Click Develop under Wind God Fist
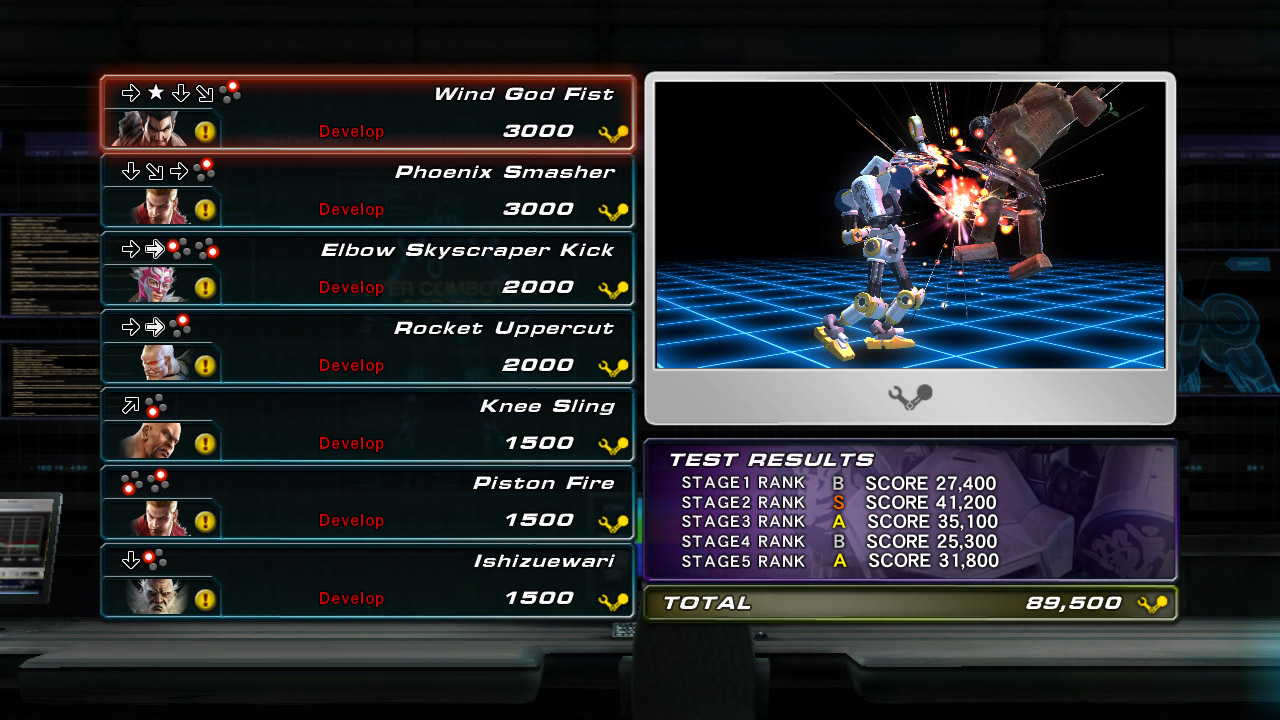The image size is (1280, 720). click(x=351, y=132)
